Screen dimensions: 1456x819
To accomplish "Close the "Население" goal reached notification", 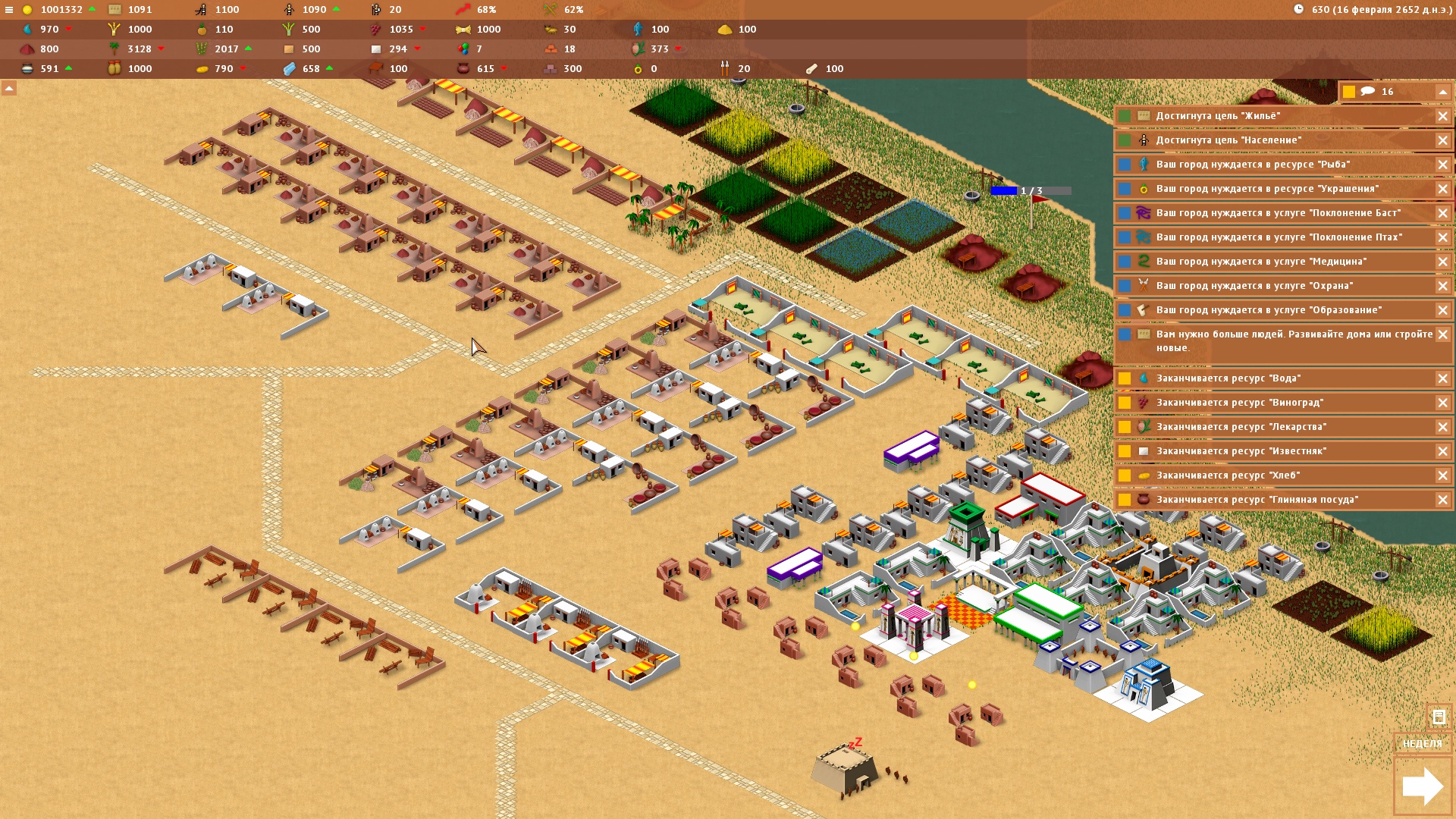I will coord(1442,140).
